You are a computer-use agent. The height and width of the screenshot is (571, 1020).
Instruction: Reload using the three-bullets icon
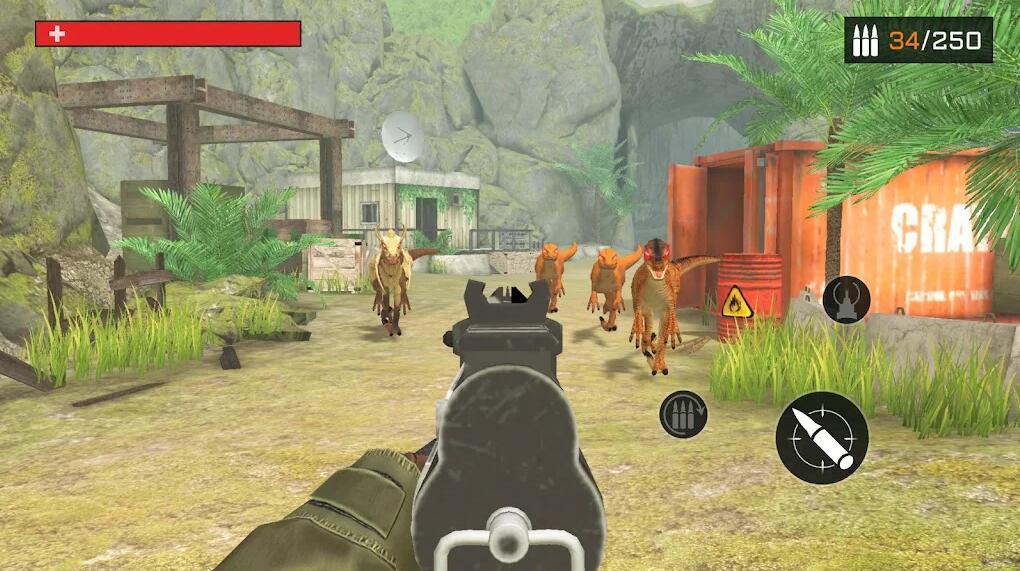[683, 414]
